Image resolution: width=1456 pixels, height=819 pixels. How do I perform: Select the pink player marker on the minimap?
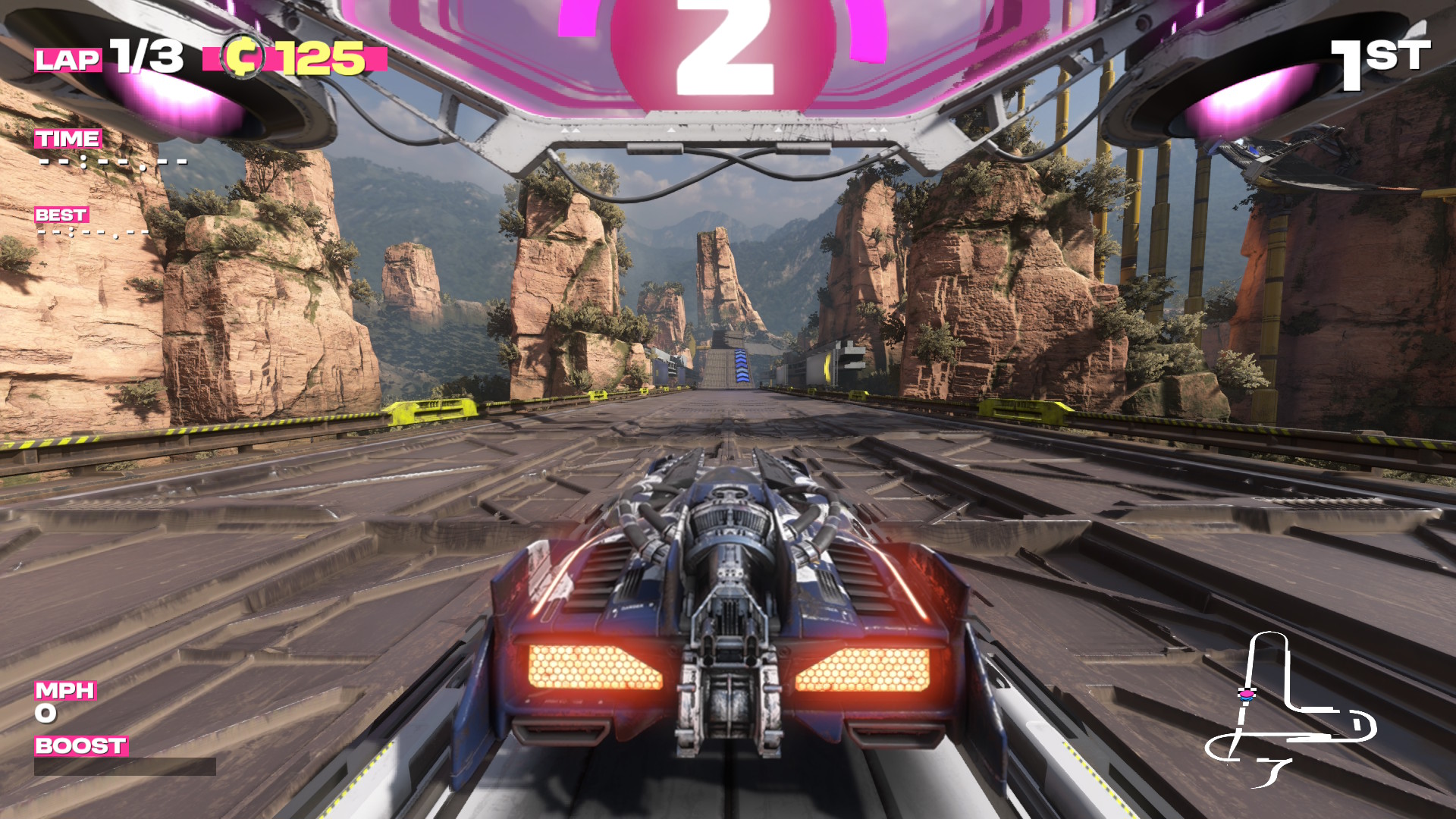tap(1246, 692)
